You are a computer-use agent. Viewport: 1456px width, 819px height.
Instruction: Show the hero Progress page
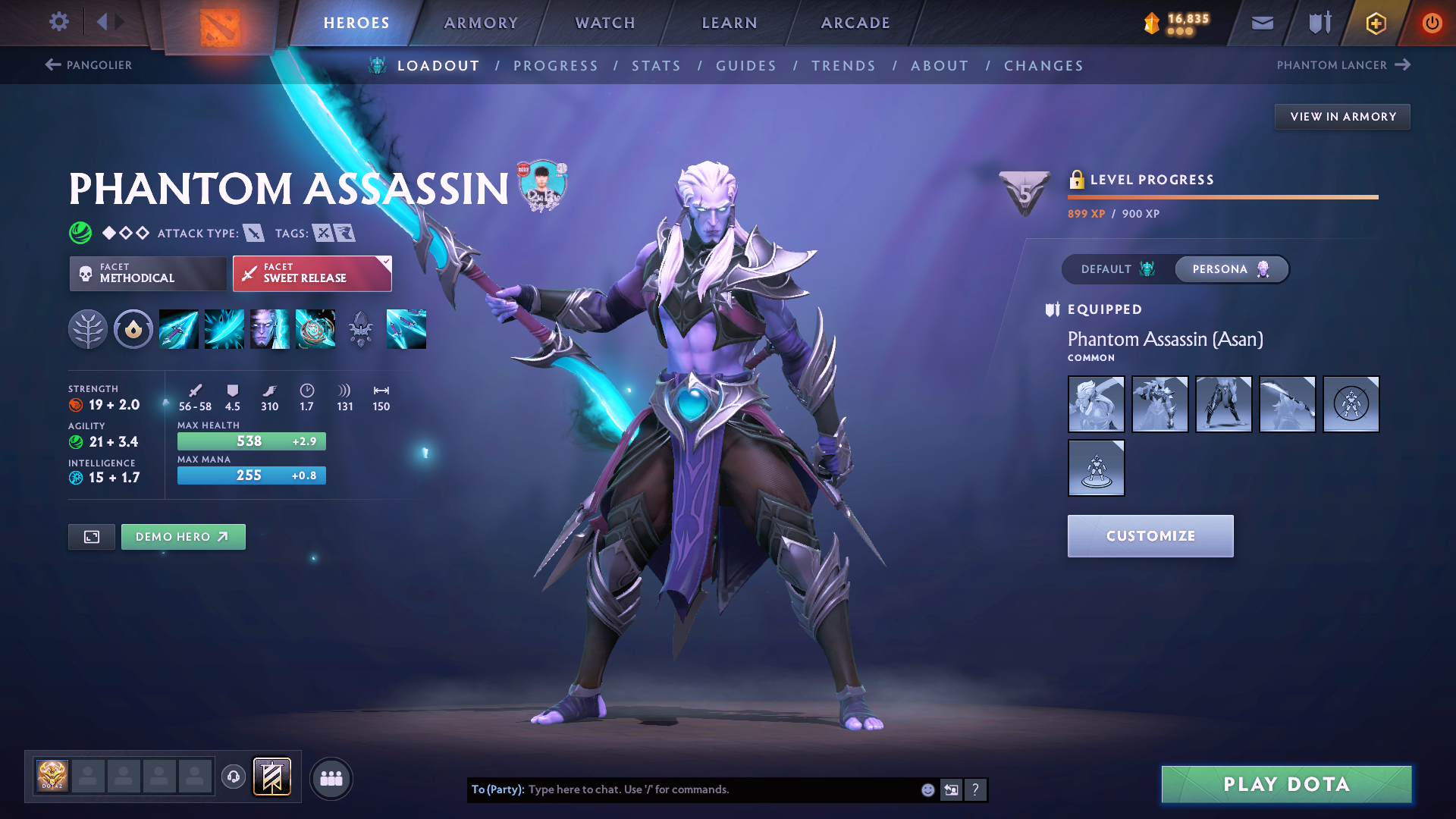point(555,66)
